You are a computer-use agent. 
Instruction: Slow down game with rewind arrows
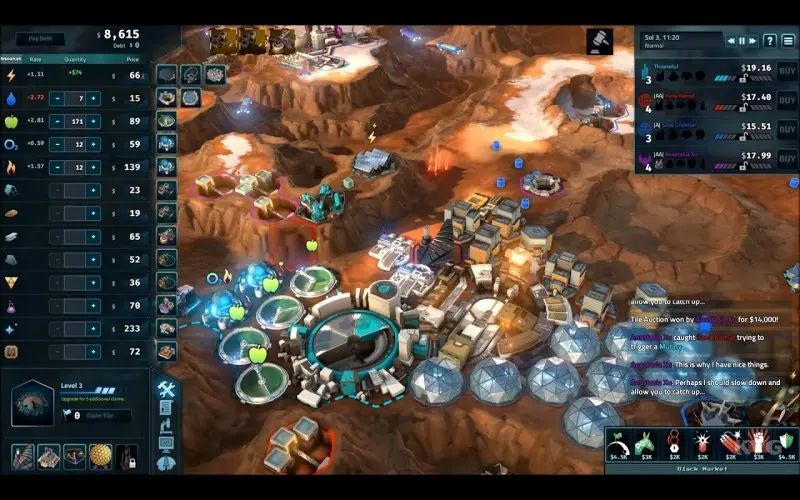pyautogui.click(x=731, y=41)
